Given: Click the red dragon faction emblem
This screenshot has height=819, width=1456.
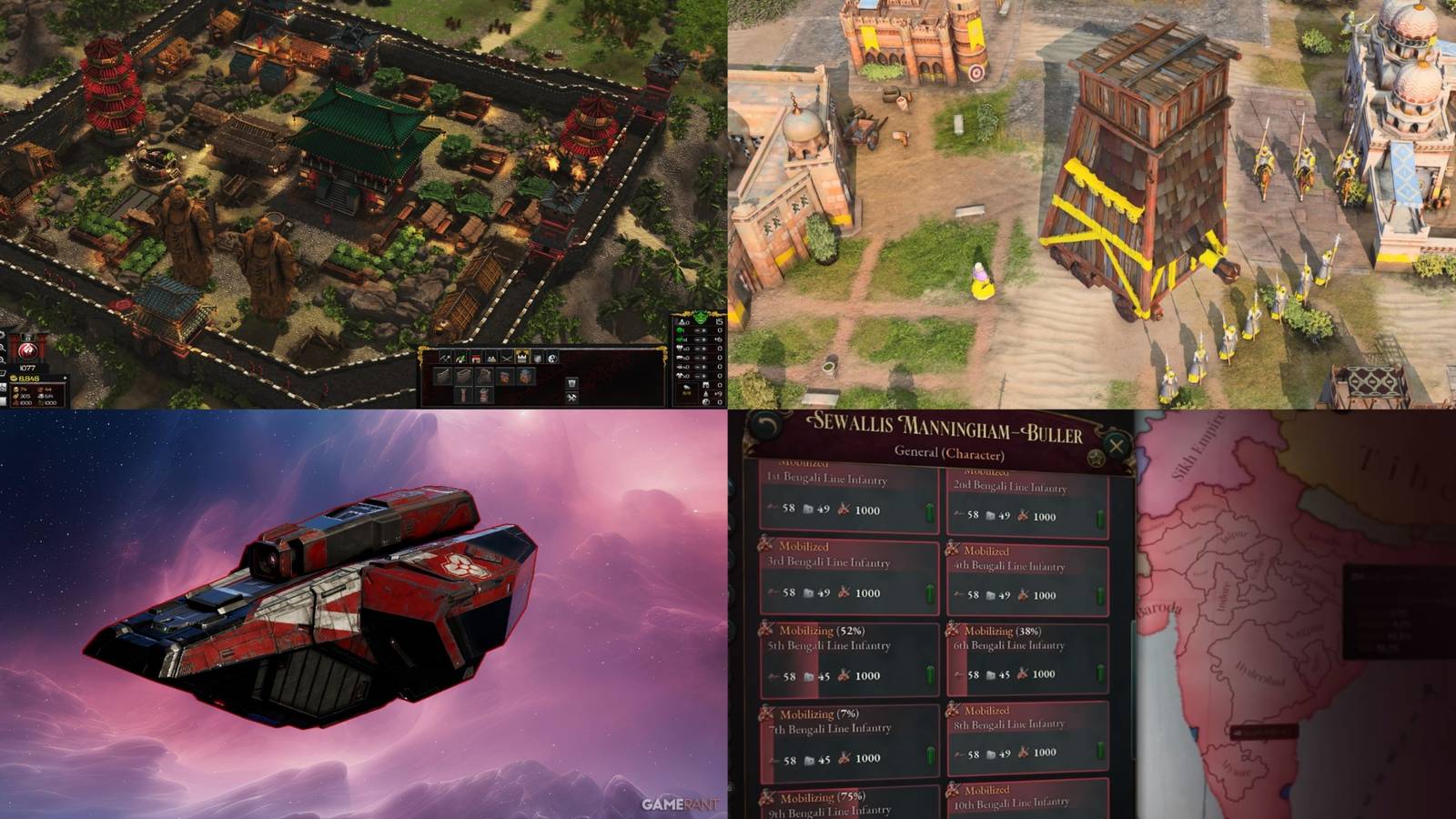Looking at the screenshot, I should tap(27, 351).
